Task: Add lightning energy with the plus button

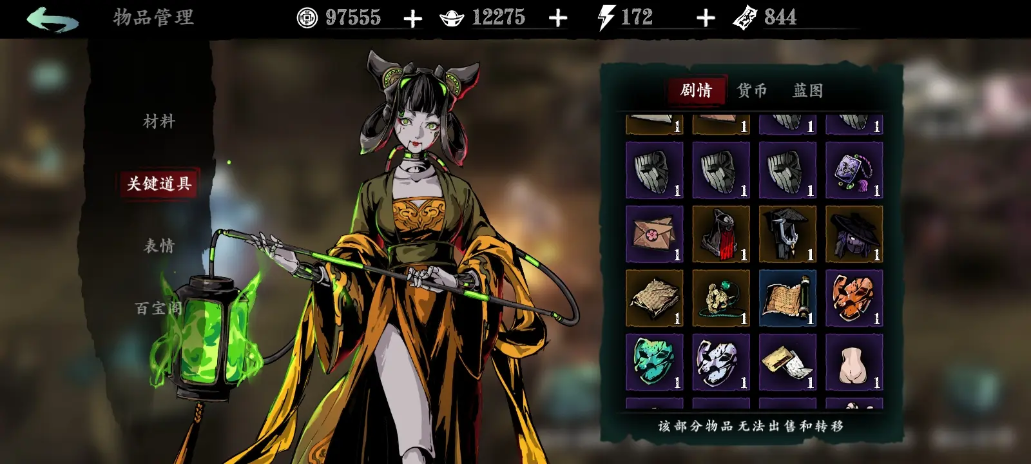Action: pos(705,18)
